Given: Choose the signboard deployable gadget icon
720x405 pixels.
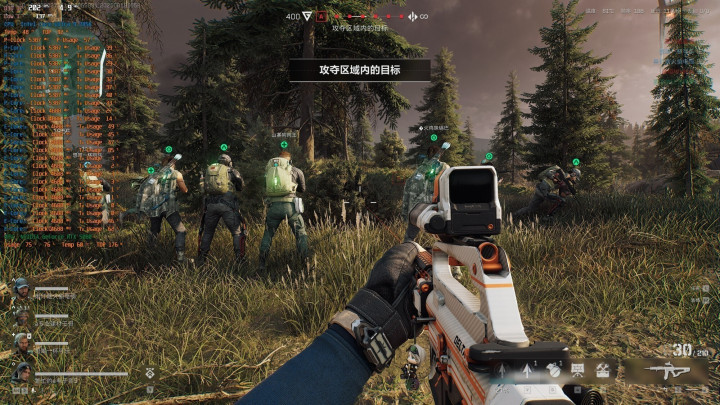Looking at the screenshot, I should [x=577, y=369].
